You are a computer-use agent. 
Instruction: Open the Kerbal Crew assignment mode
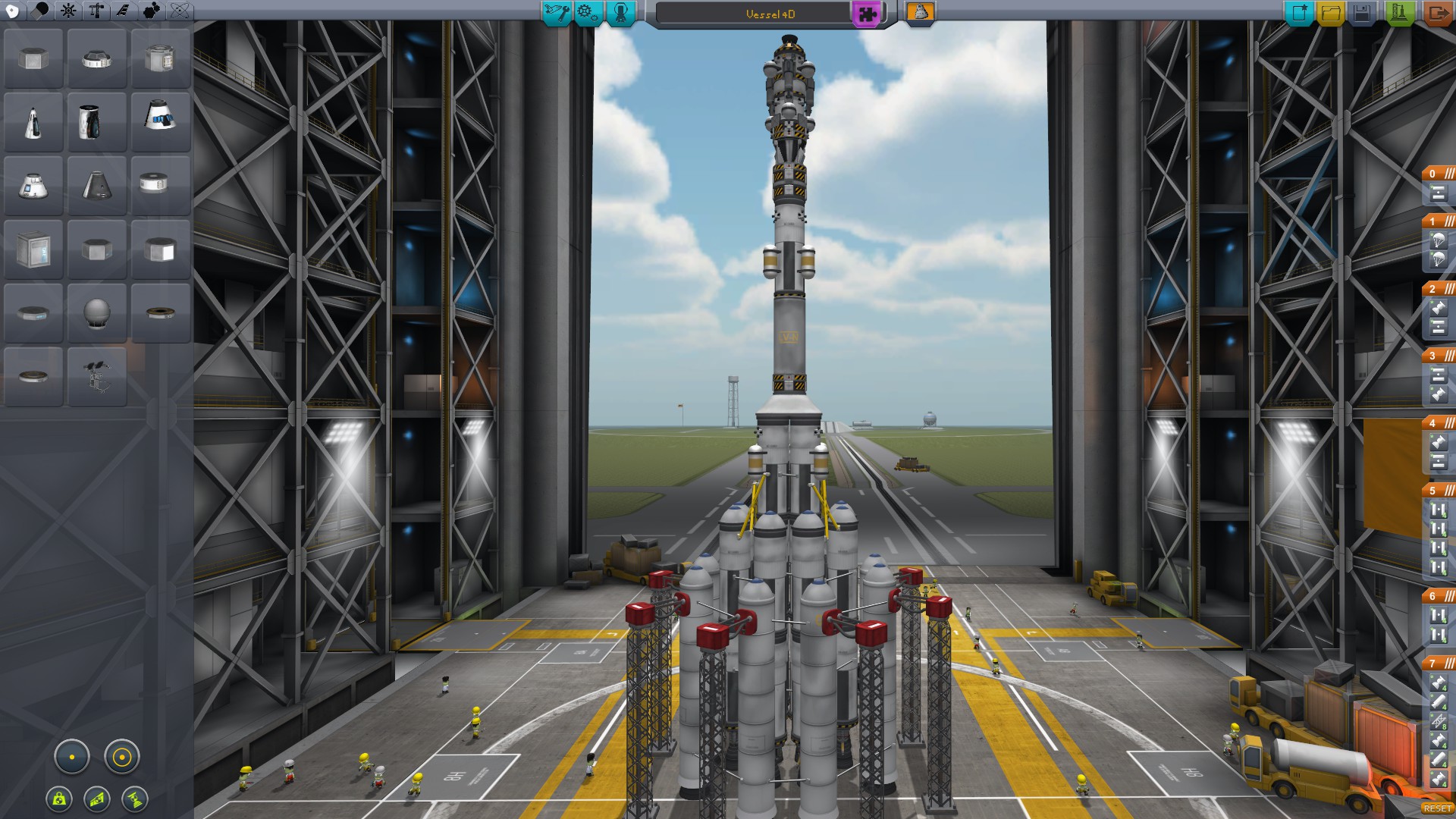point(621,13)
